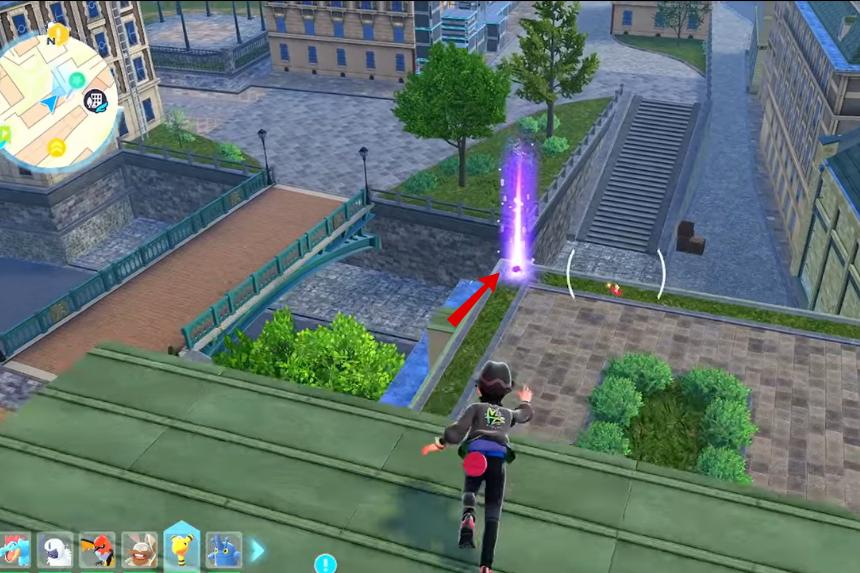
Task: Choose Absol from the party bar
Action: coord(56,551)
